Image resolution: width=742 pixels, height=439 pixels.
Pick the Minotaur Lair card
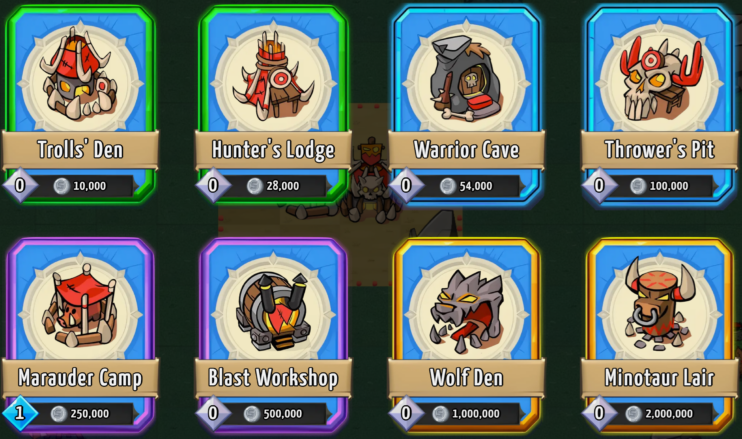[660, 330]
